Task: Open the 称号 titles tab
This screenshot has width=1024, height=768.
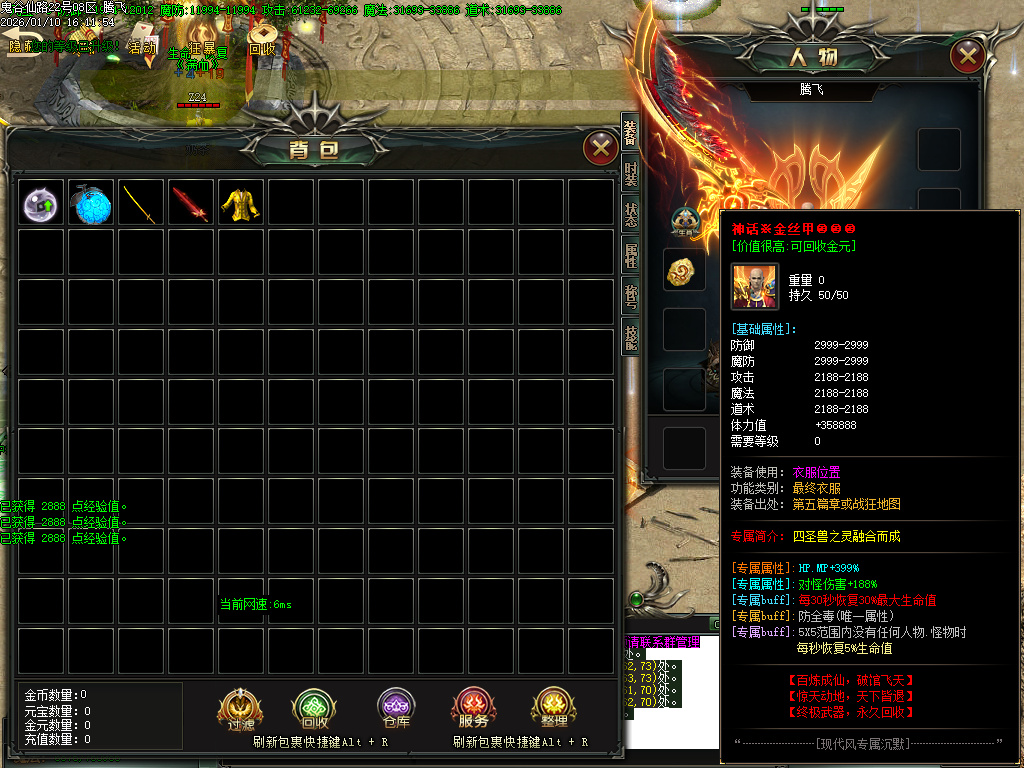Action: pyautogui.click(x=630, y=297)
